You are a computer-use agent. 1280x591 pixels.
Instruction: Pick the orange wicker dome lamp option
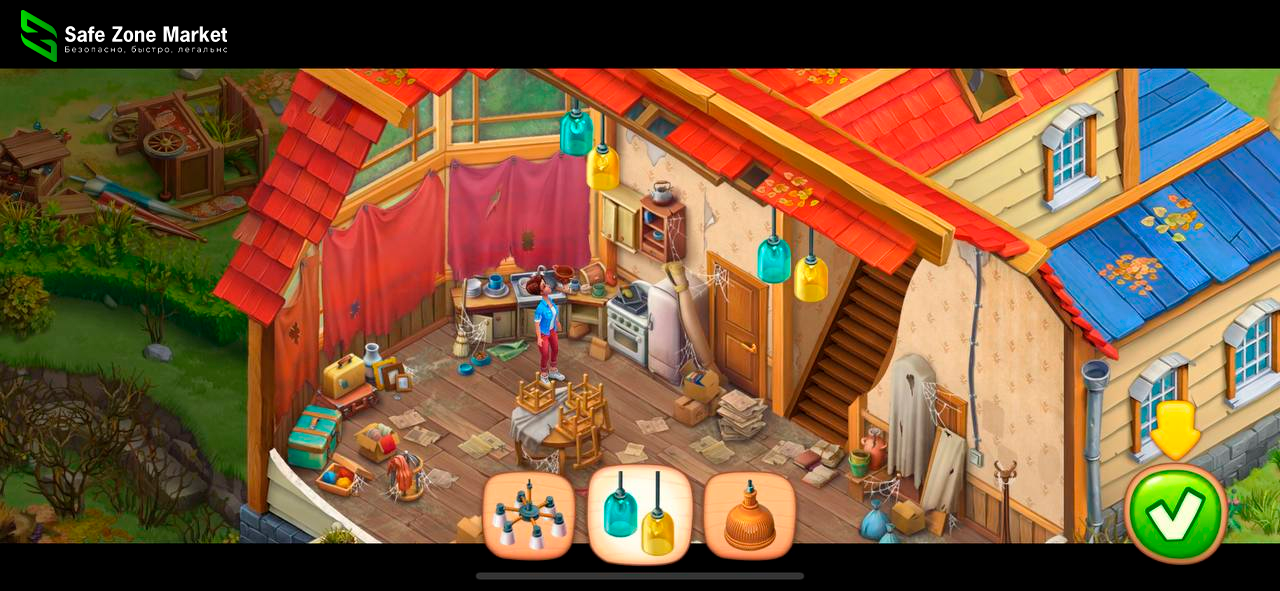coord(750,515)
